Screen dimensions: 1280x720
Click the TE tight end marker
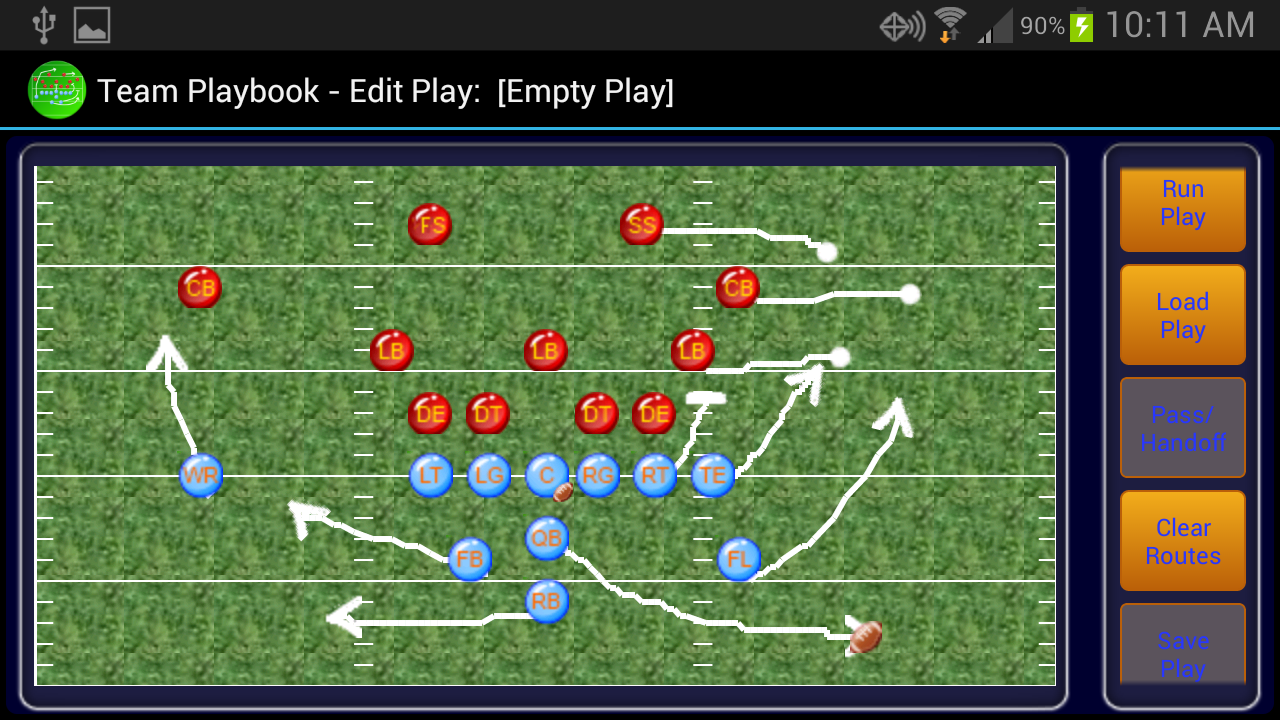(x=712, y=476)
